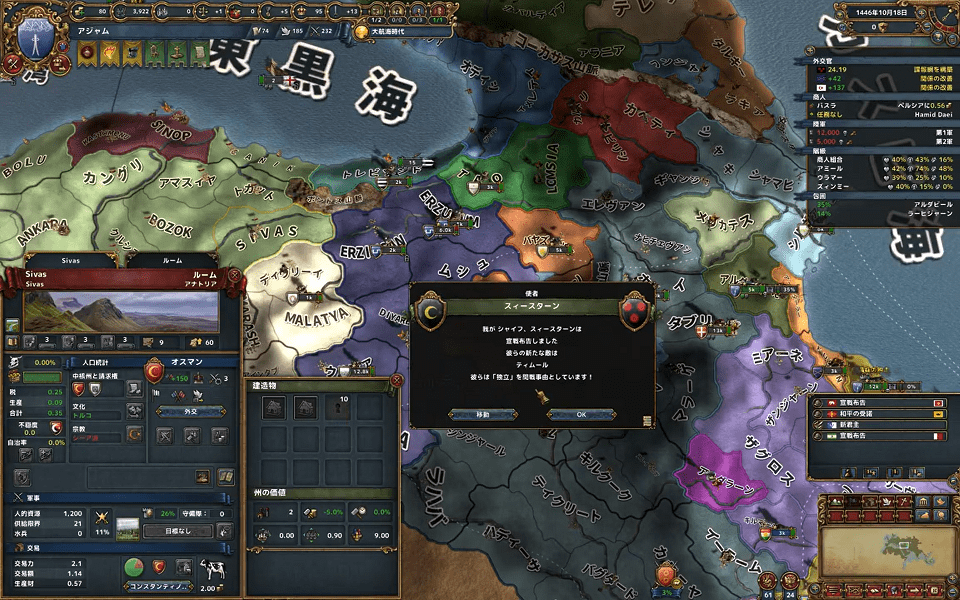The height and width of the screenshot is (600, 960).
Task: Click the date display 1446年10月18日
Action: [878, 11]
